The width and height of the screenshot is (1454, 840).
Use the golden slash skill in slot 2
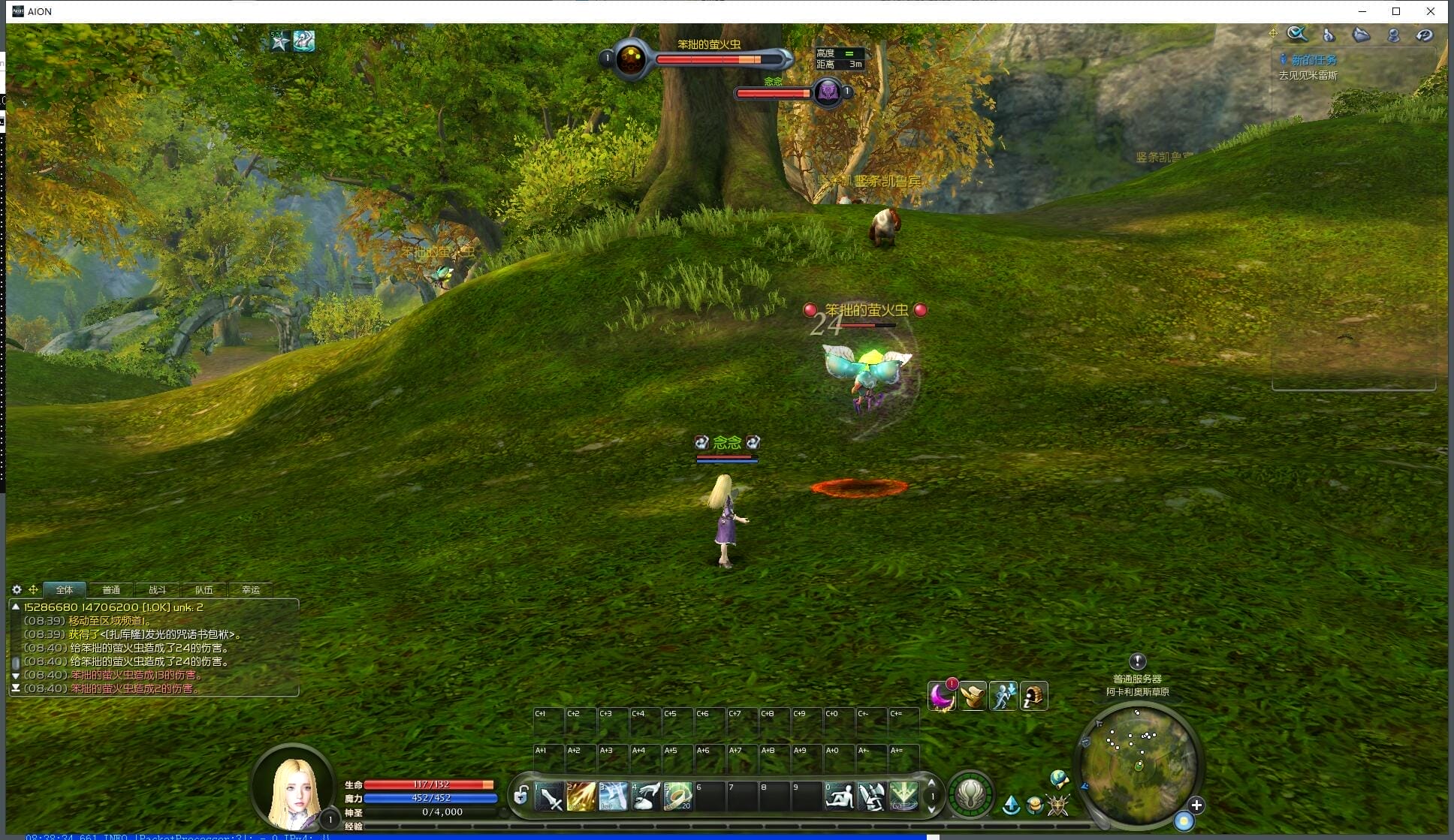click(x=581, y=796)
